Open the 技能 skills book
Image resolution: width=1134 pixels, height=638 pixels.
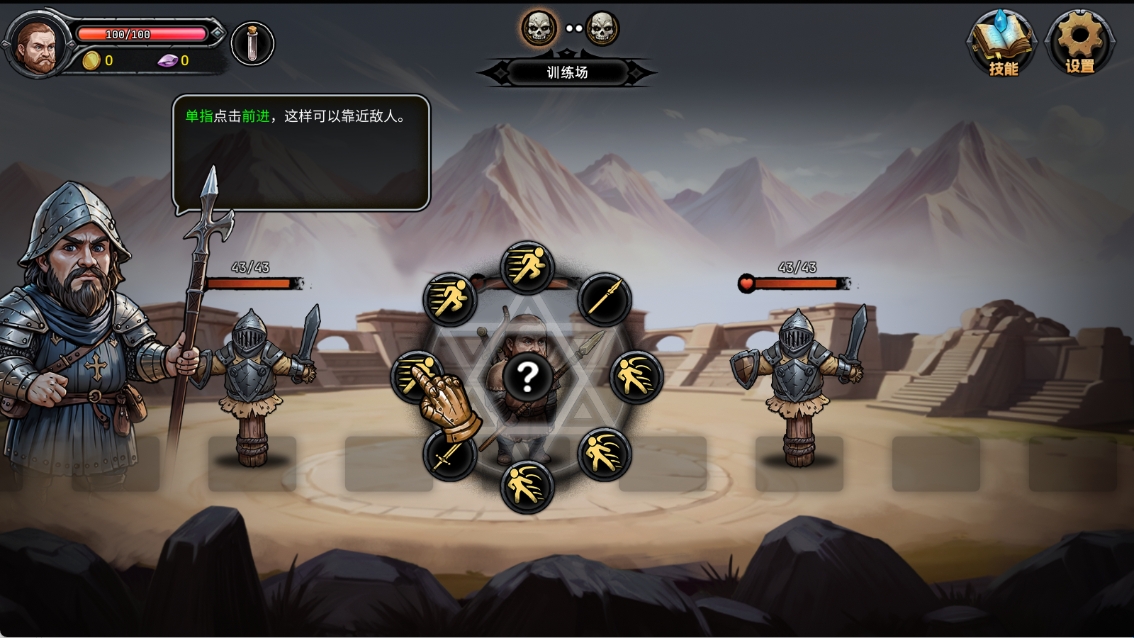point(1001,42)
